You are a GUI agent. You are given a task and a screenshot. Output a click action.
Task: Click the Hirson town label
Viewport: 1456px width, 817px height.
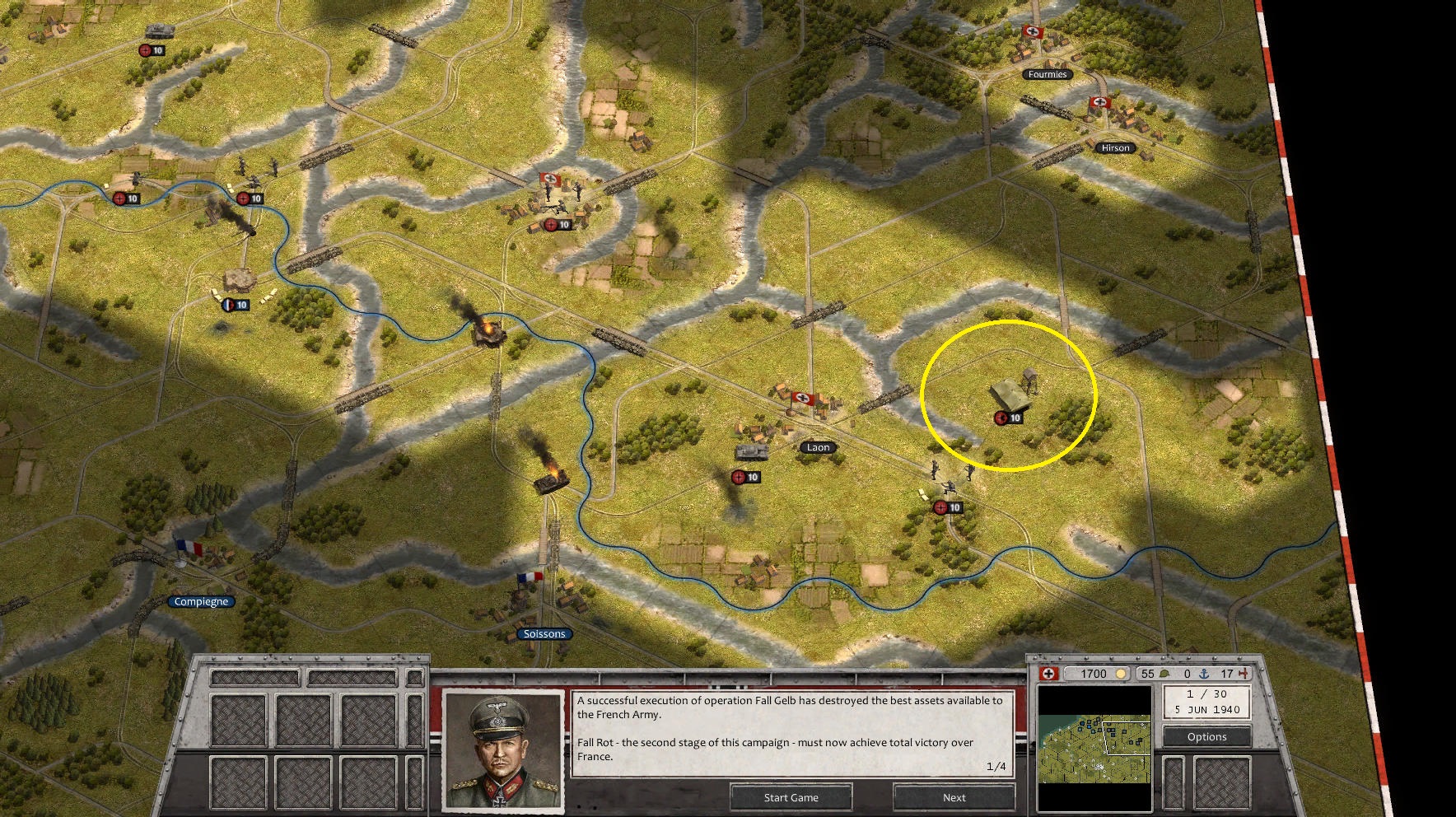point(1115,147)
